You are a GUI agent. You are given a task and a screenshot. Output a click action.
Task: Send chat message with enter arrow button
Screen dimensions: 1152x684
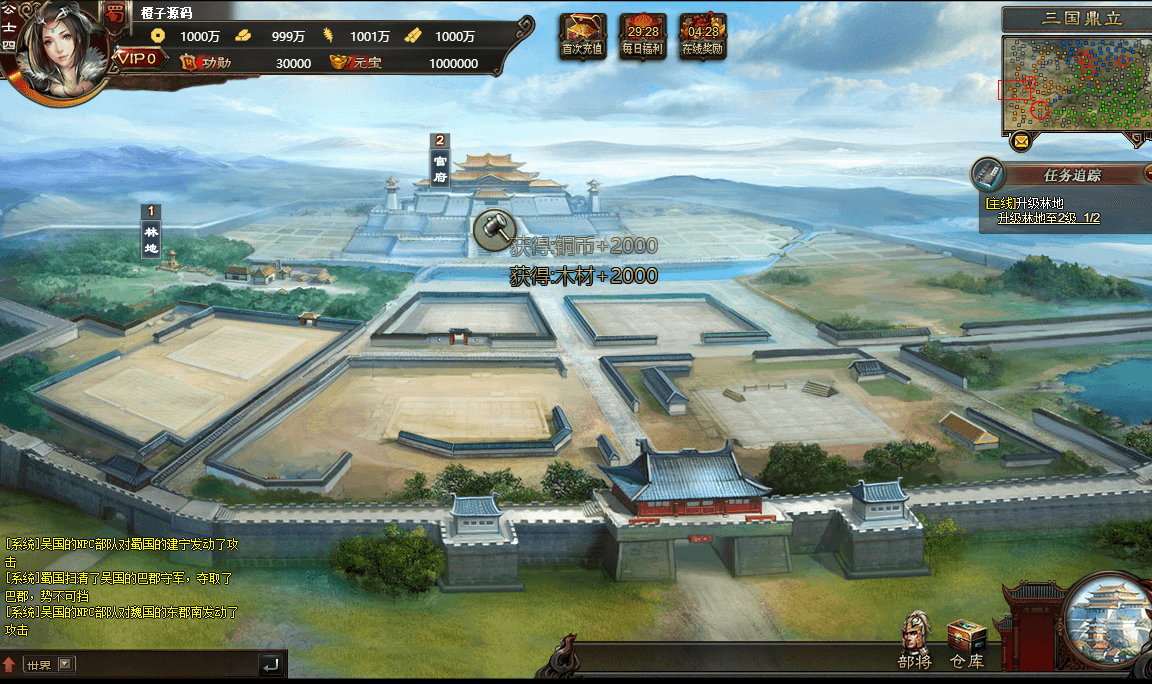point(270,664)
